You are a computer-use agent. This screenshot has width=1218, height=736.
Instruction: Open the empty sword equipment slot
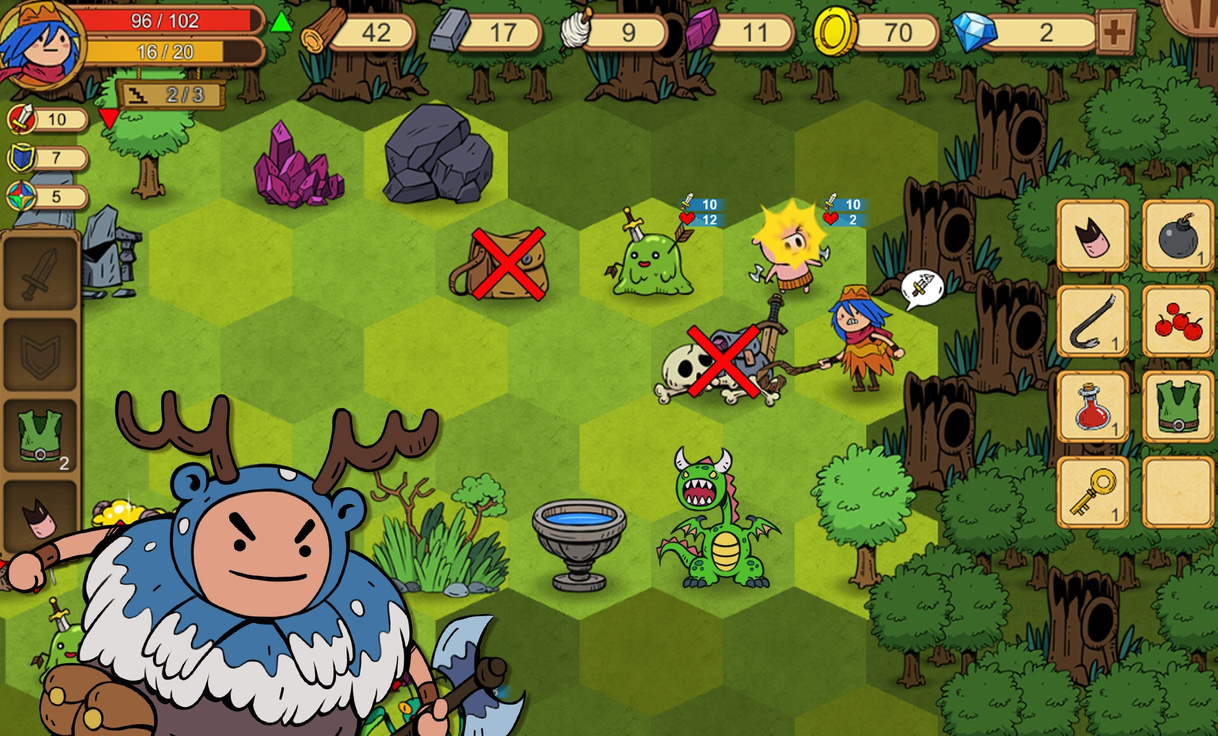click(x=41, y=273)
